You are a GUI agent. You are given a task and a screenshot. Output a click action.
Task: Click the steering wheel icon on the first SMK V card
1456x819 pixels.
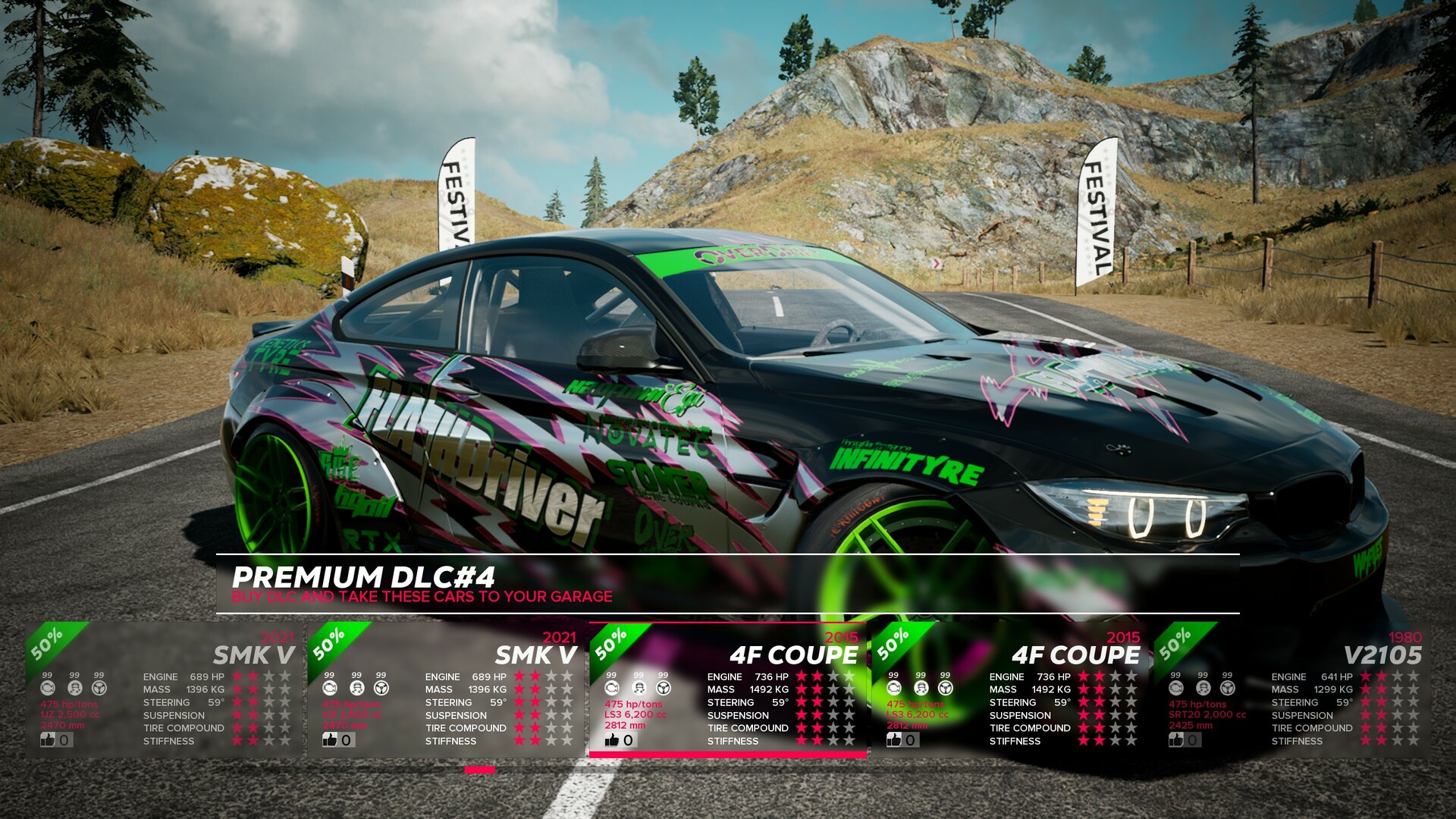click(x=99, y=689)
